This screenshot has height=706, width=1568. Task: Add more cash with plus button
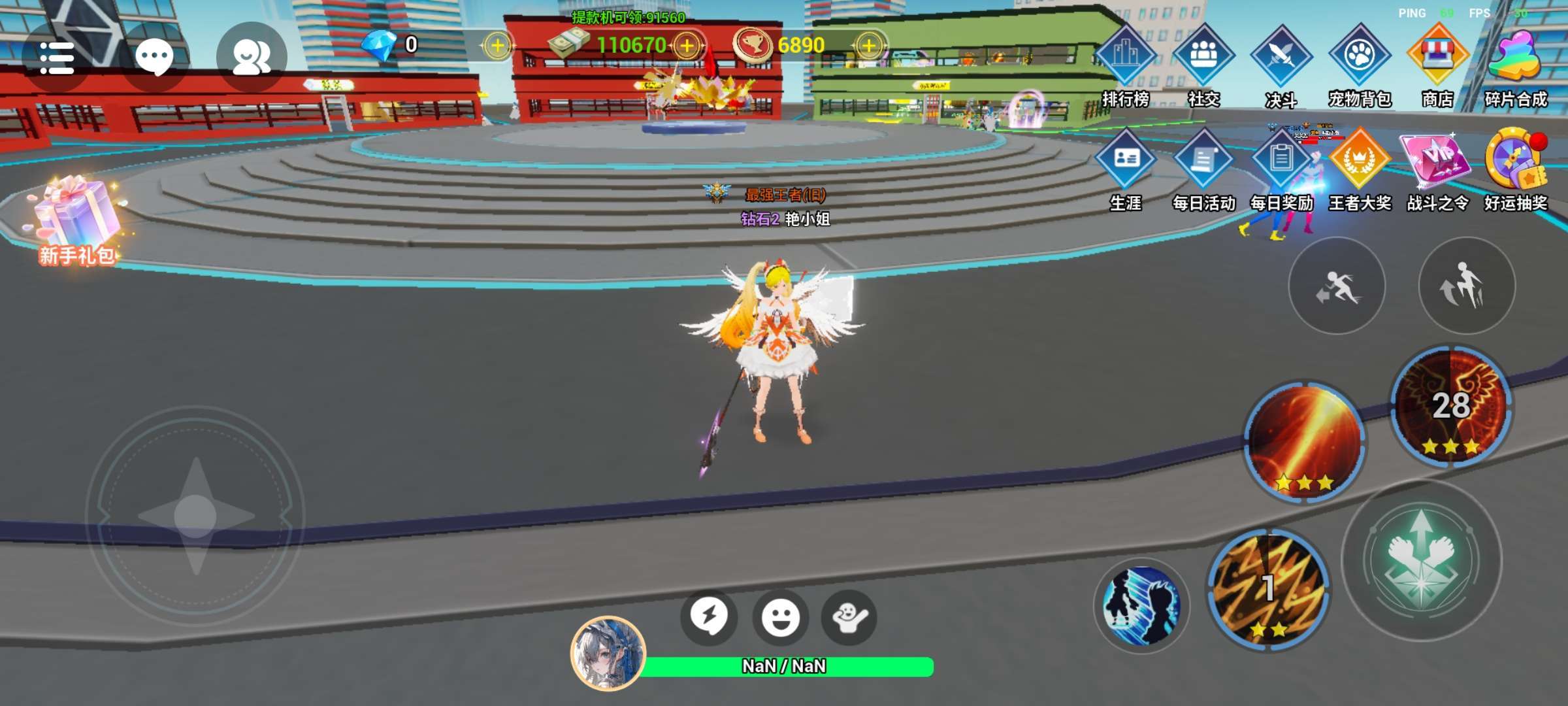click(x=687, y=46)
